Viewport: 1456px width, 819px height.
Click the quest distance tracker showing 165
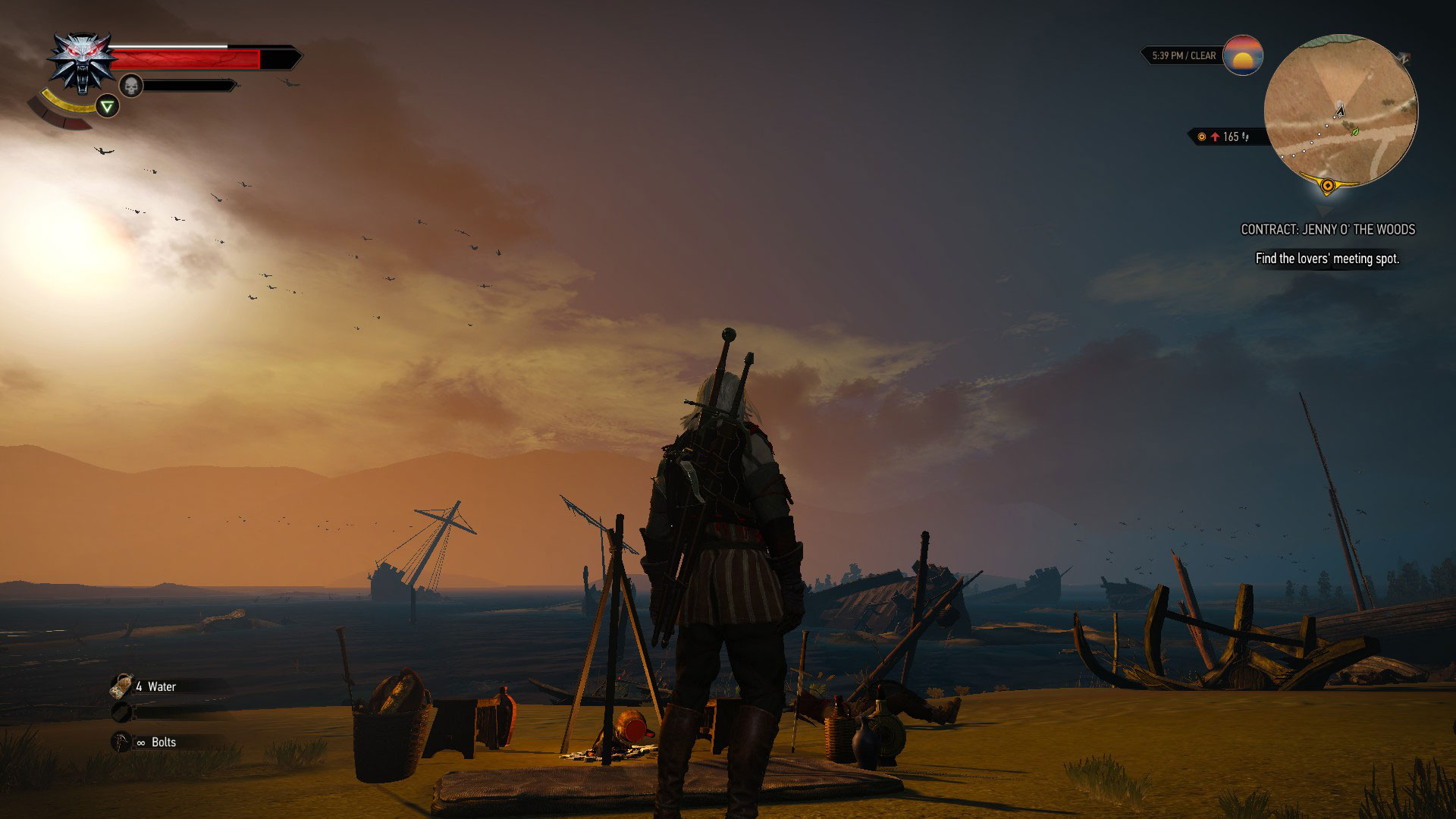(1225, 136)
